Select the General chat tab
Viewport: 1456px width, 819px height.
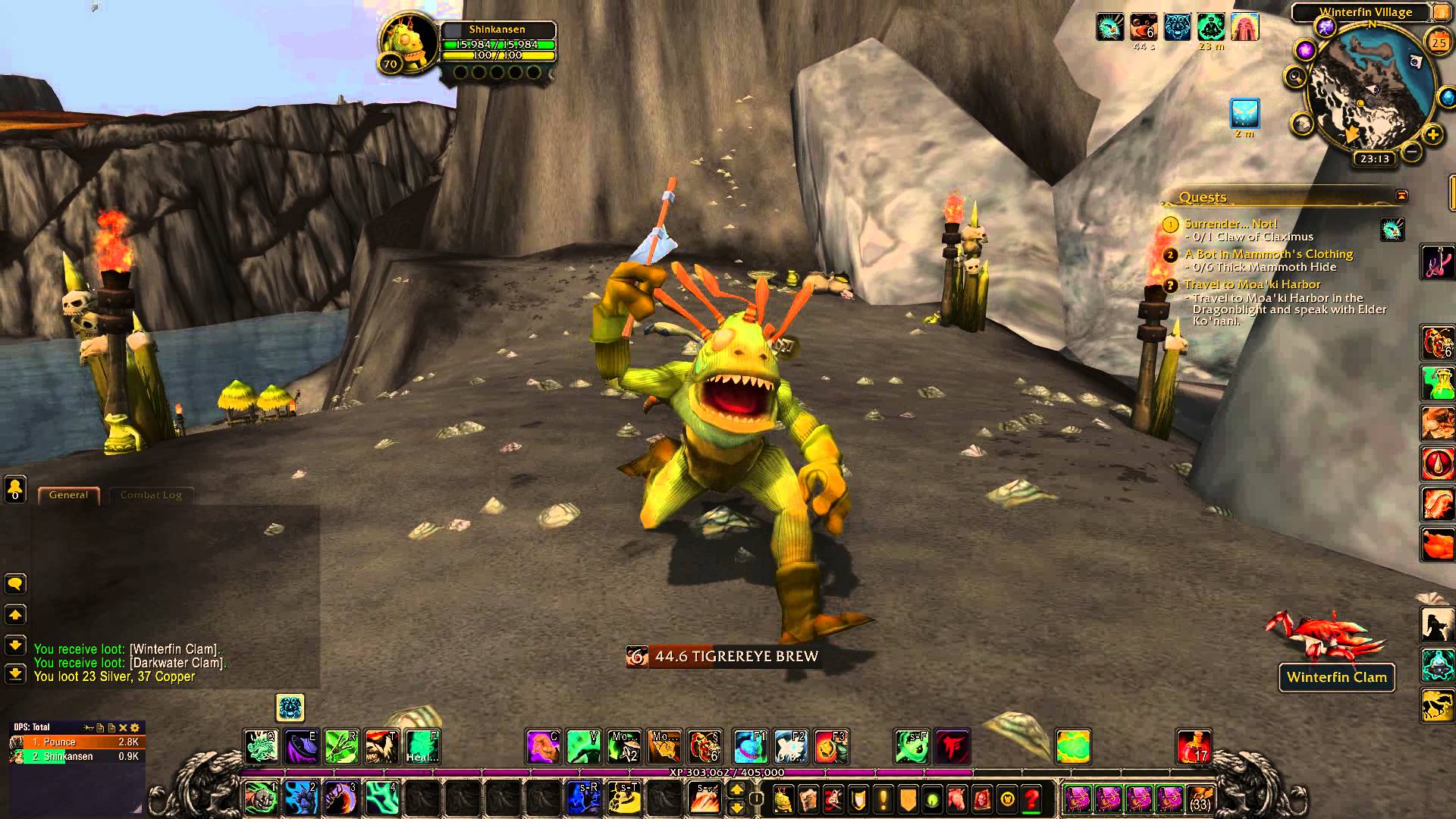68,495
